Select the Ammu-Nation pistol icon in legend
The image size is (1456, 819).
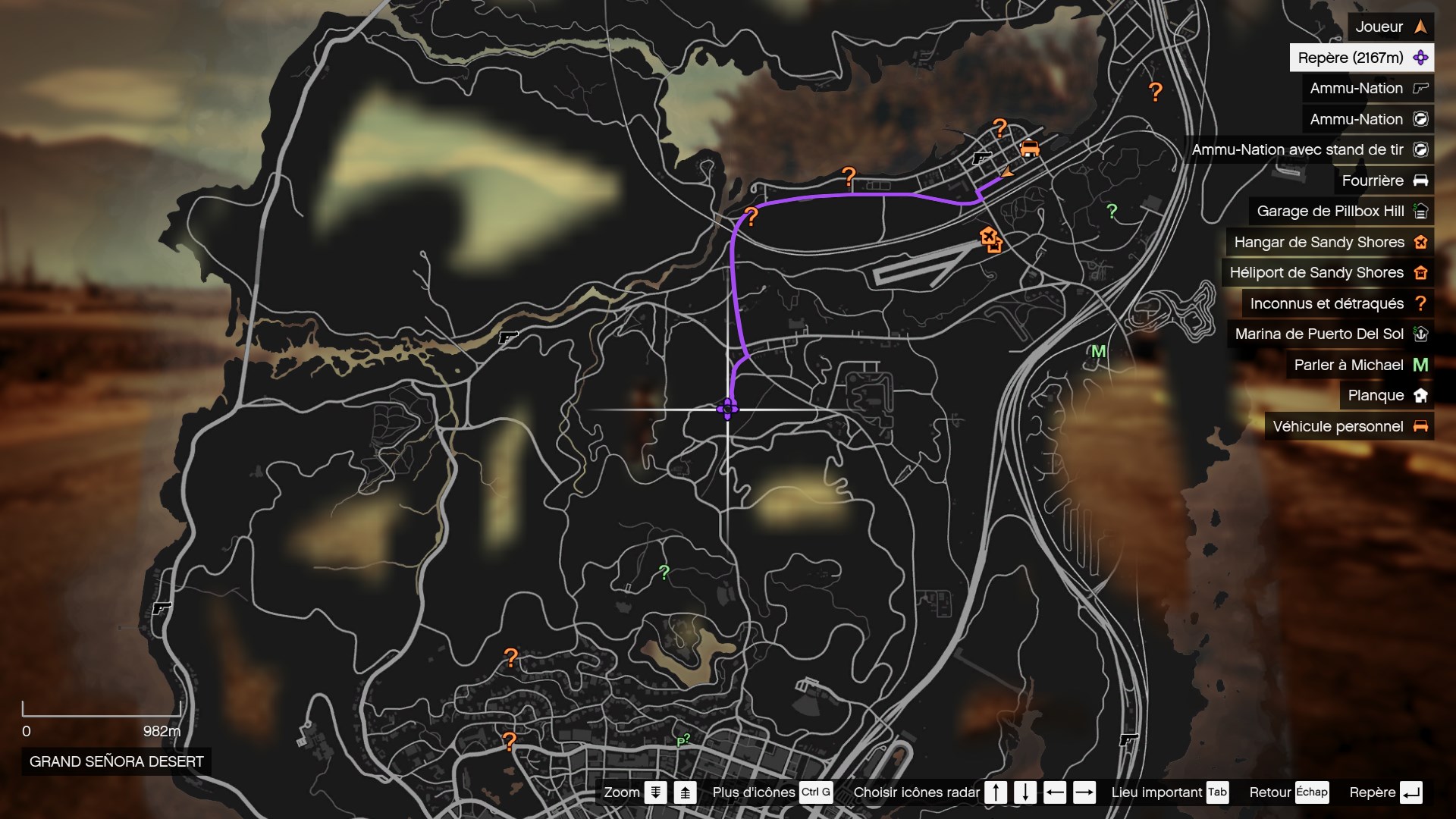1419,88
